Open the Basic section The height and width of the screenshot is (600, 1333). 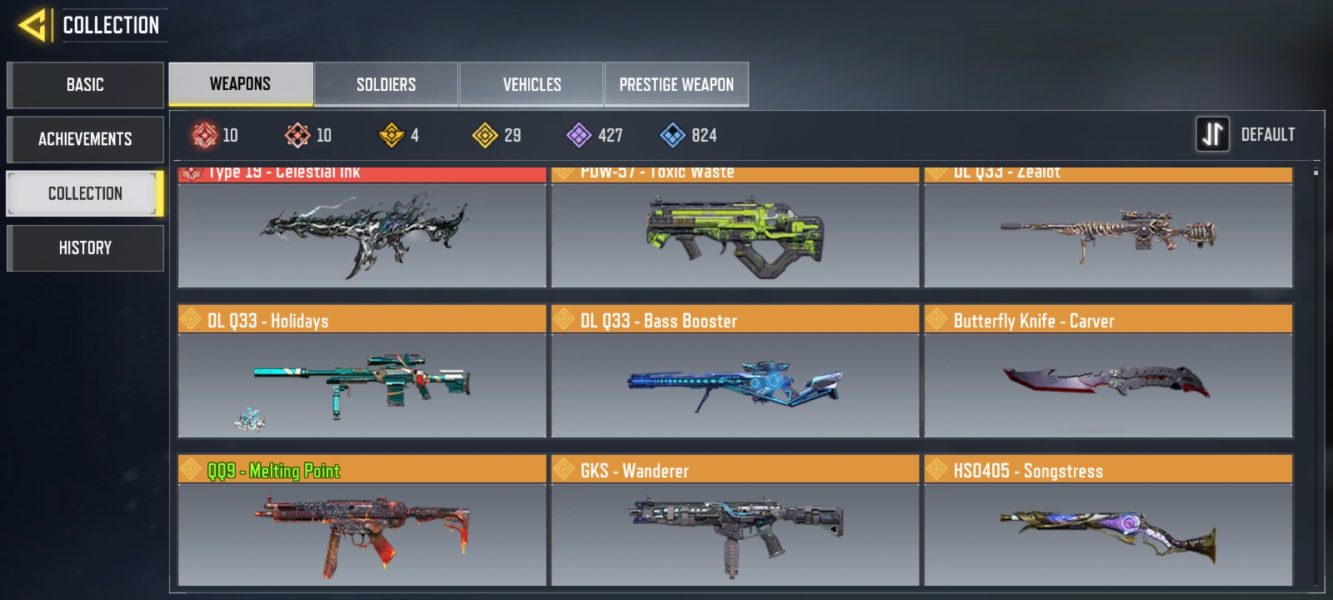(85, 85)
